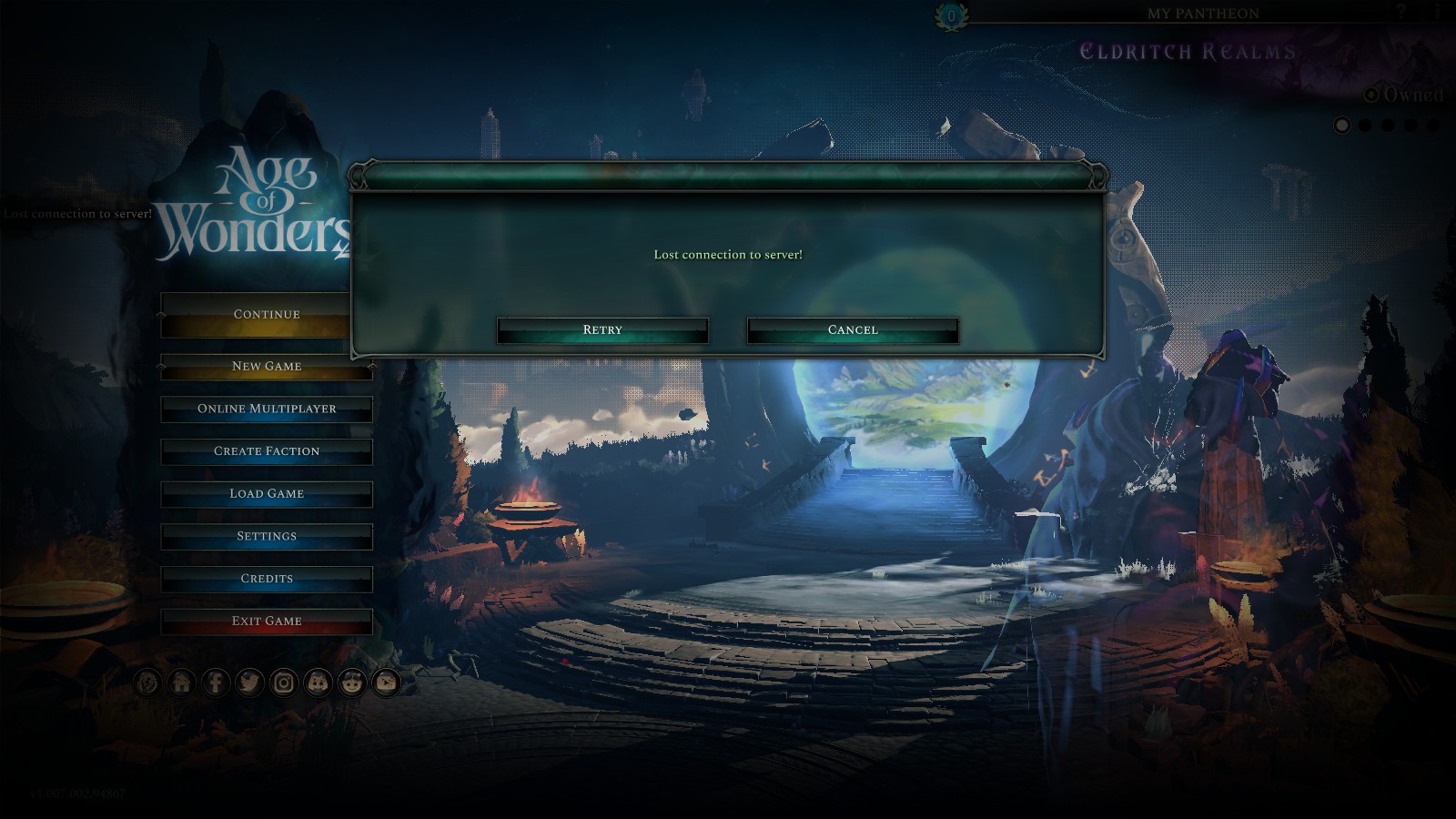
Task: Click the info icon near top right
Action: click(1437, 11)
